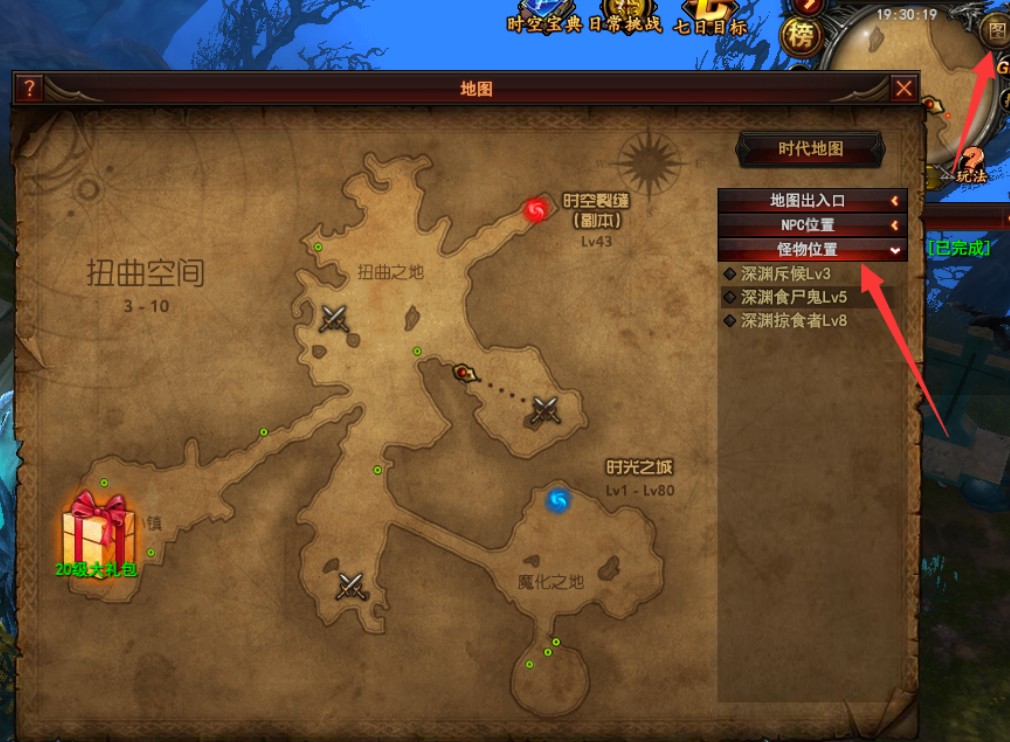
Task: Collapse the 怪物位置 monster list
Action: coord(812,249)
